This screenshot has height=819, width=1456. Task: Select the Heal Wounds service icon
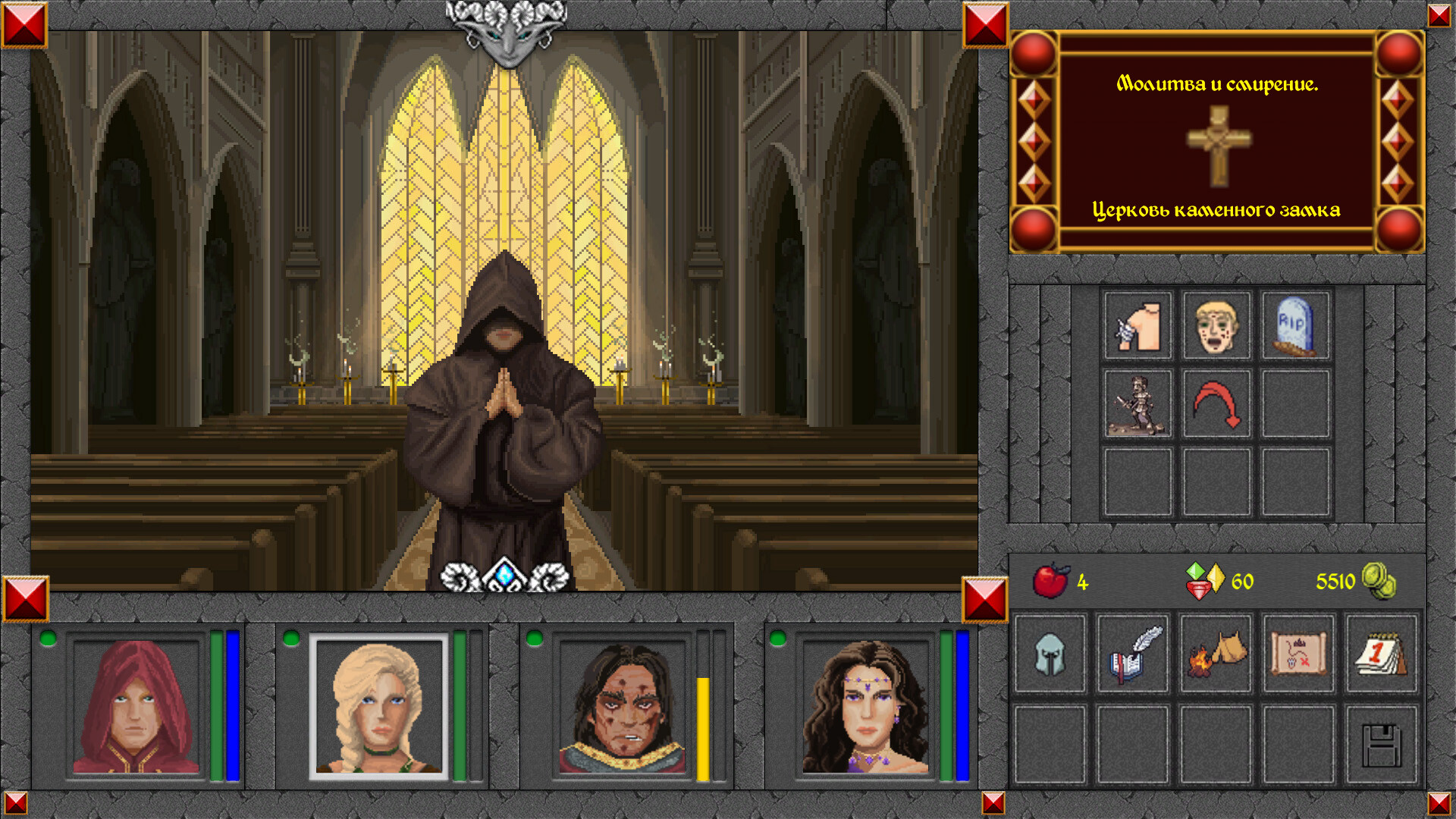tap(1137, 326)
